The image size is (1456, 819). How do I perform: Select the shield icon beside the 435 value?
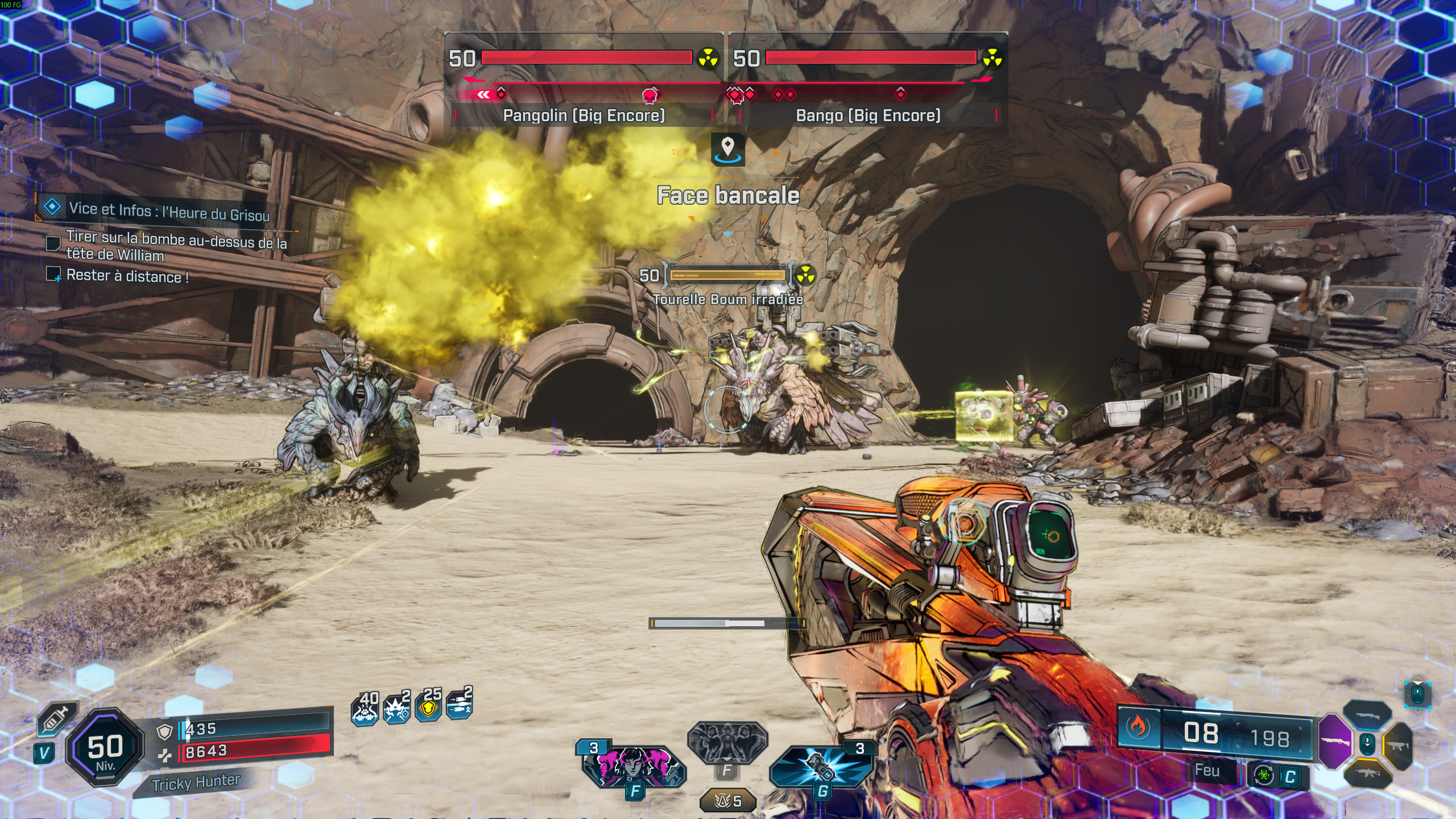coord(165,730)
